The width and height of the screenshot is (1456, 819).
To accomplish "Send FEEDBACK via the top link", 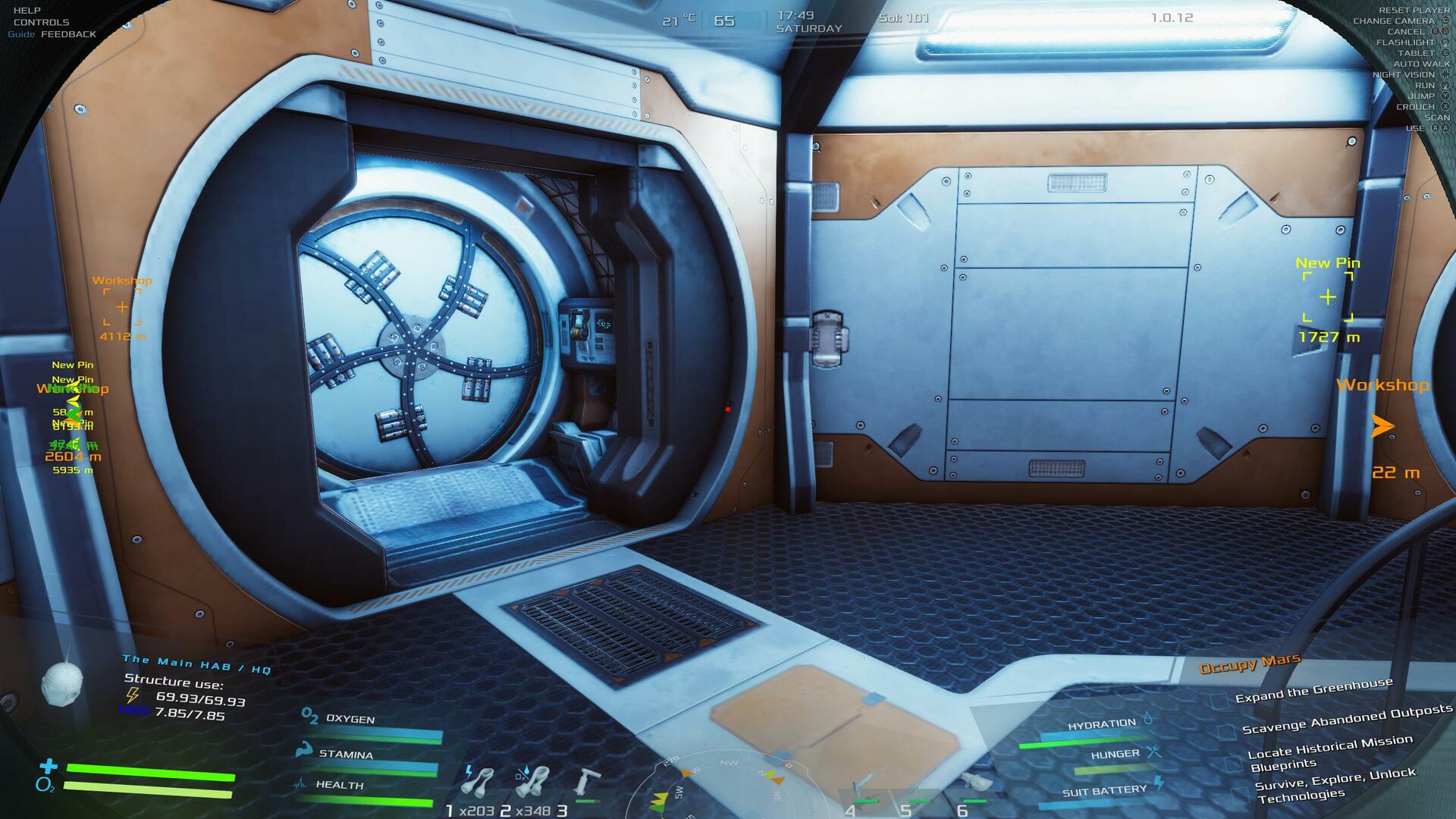I will pos(68,35).
